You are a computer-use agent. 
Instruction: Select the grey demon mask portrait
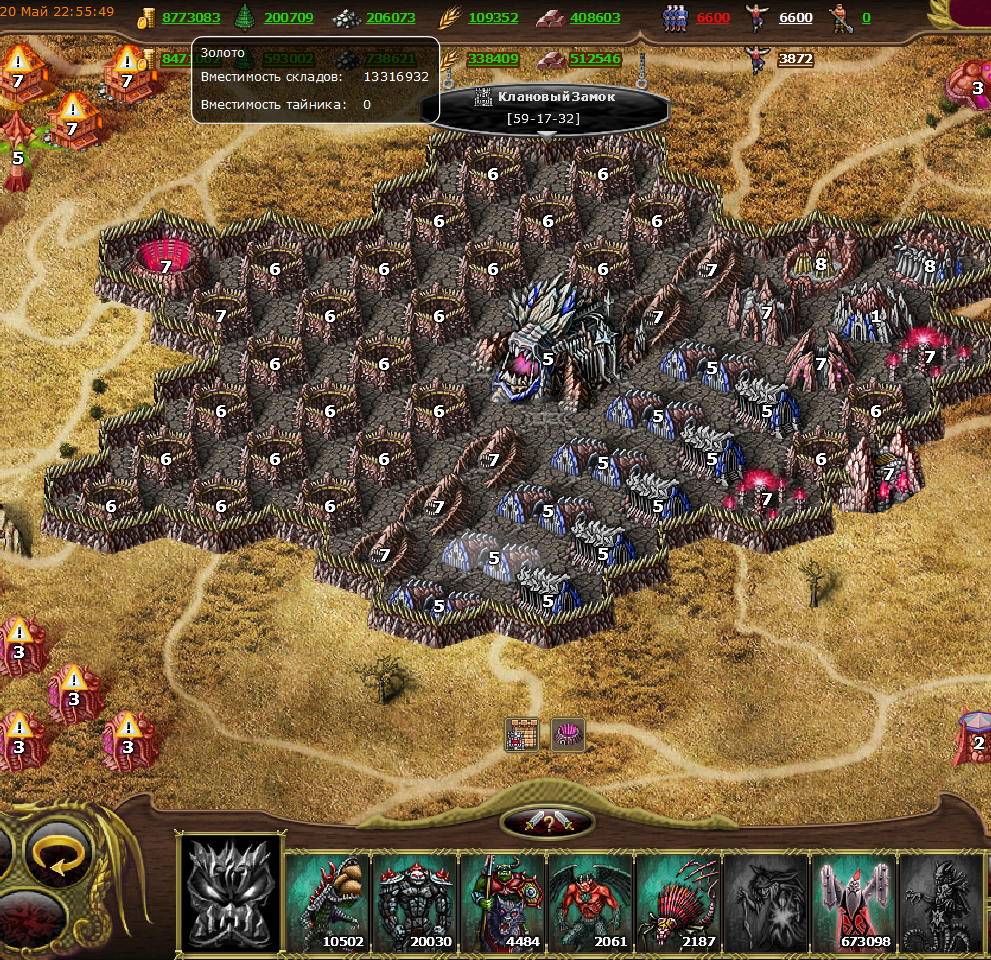(230, 895)
